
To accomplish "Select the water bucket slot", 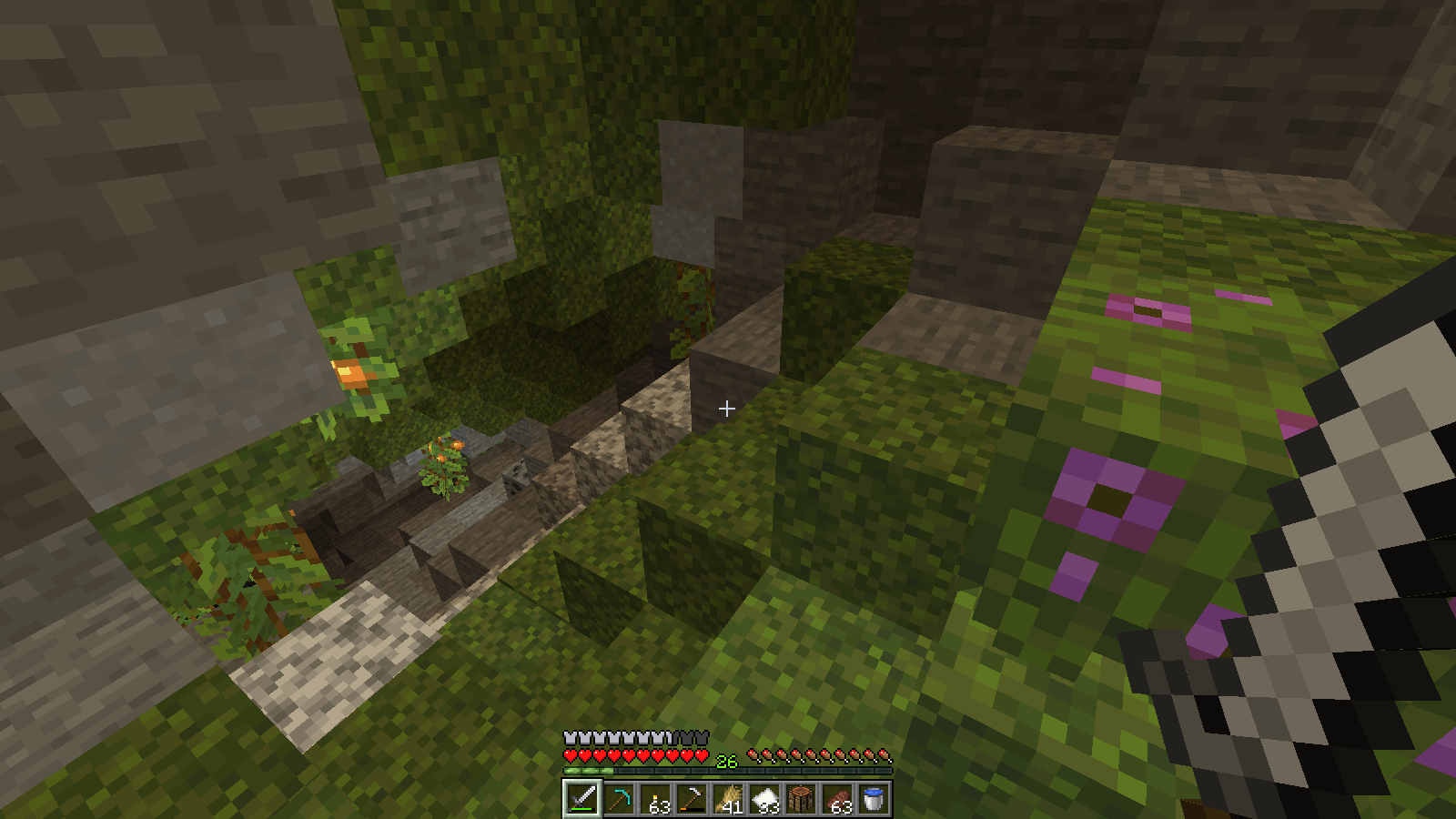I will [x=874, y=799].
